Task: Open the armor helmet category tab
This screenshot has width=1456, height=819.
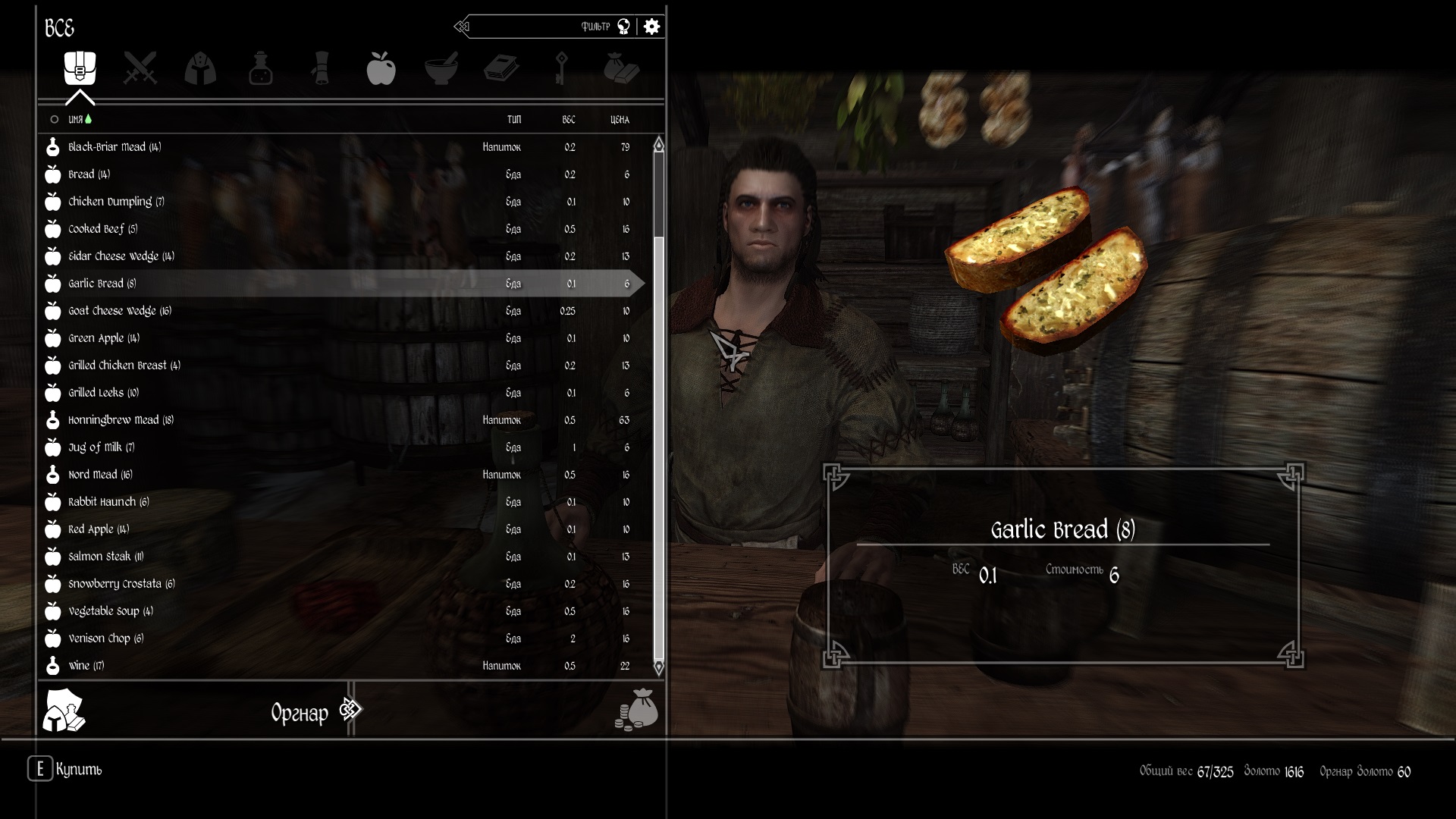Action: (x=200, y=68)
